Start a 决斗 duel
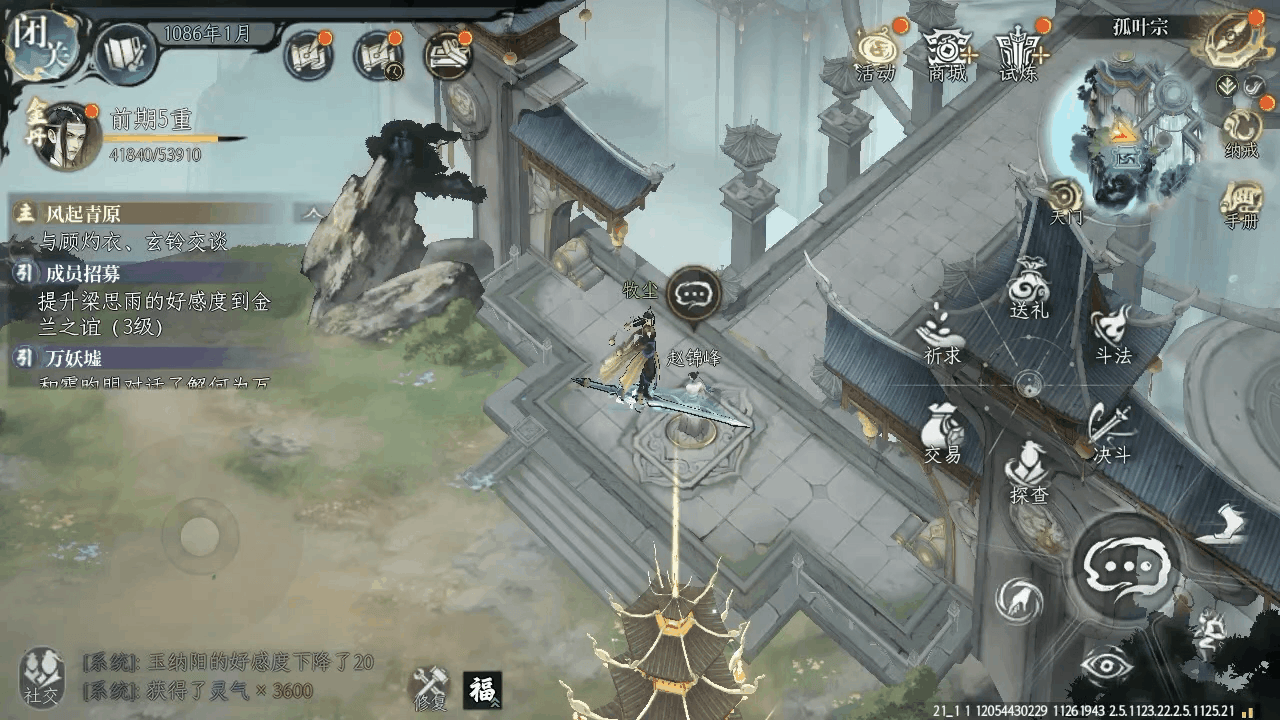1280x720 pixels. [1110, 433]
